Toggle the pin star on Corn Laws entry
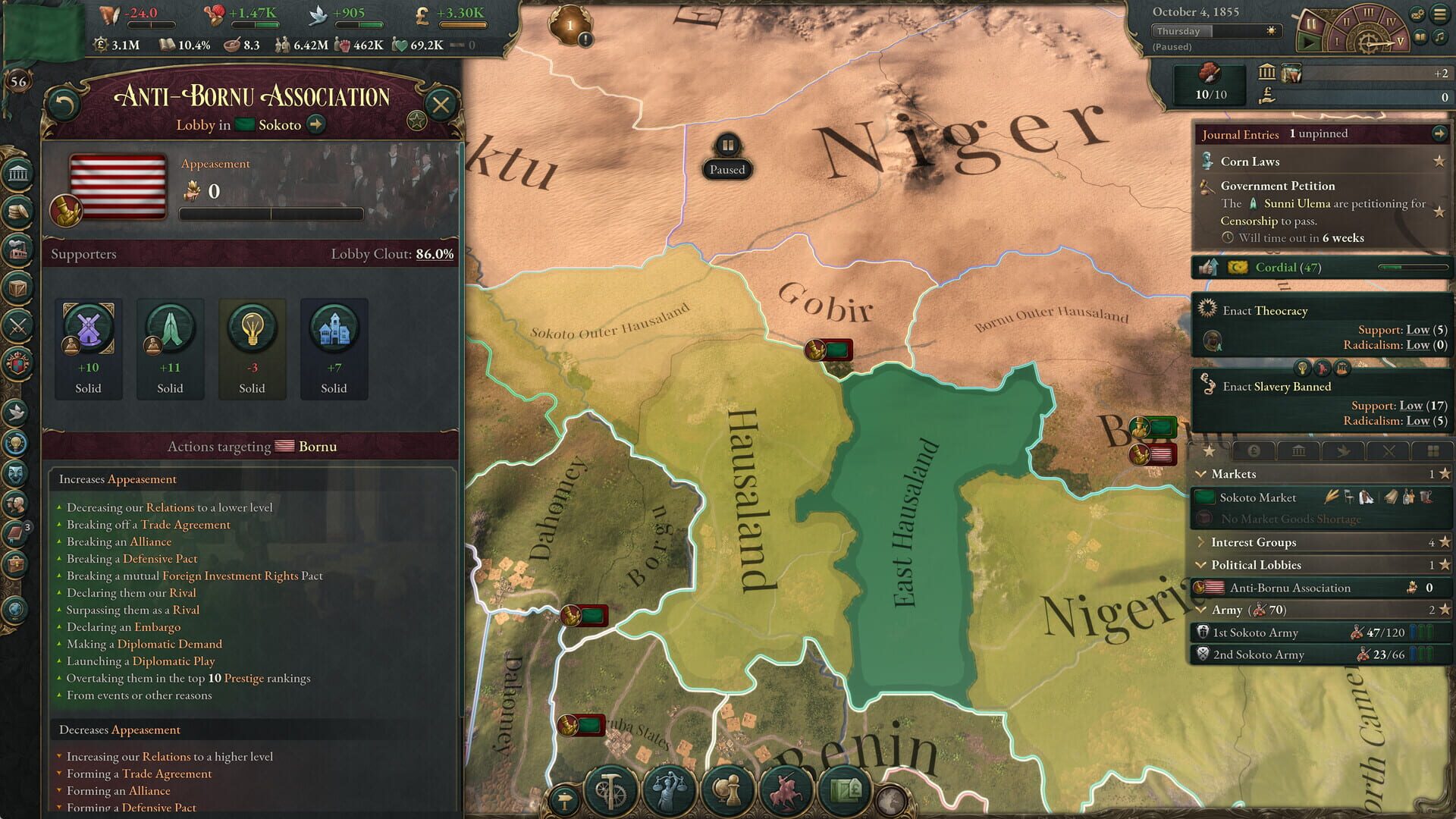Screen dimensions: 1456x819 click(x=1438, y=162)
